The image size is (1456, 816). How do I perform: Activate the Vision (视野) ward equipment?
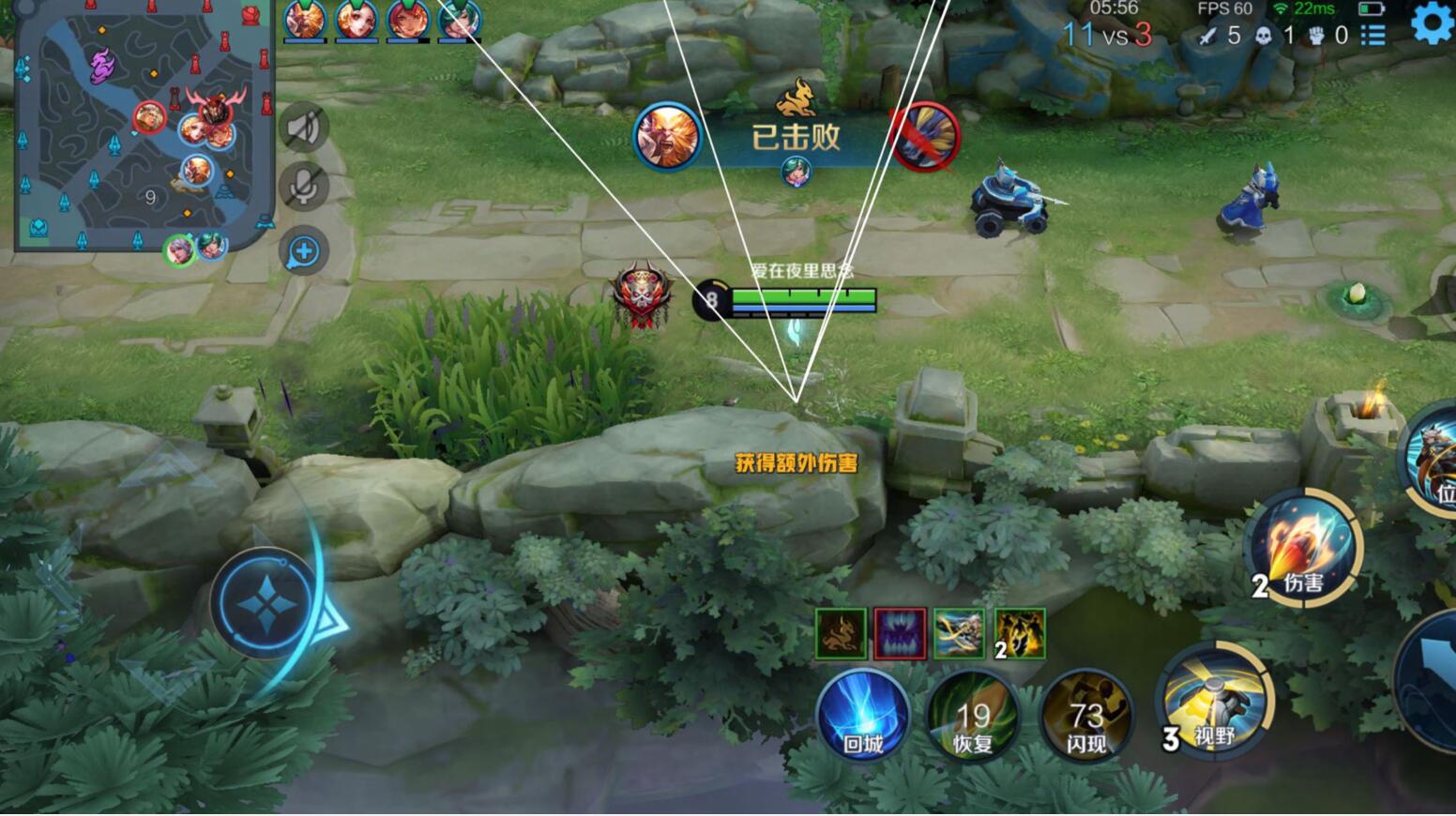(x=1212, y=710)
